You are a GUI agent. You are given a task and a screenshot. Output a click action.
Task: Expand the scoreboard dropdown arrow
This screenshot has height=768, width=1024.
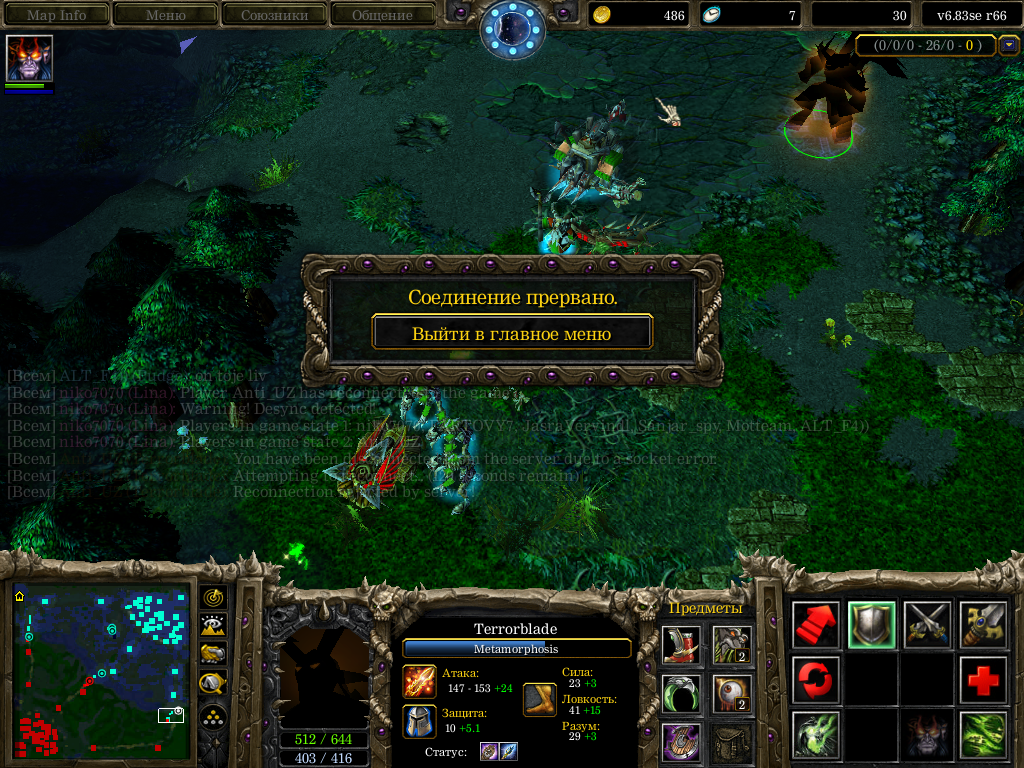pos(1009,45)
